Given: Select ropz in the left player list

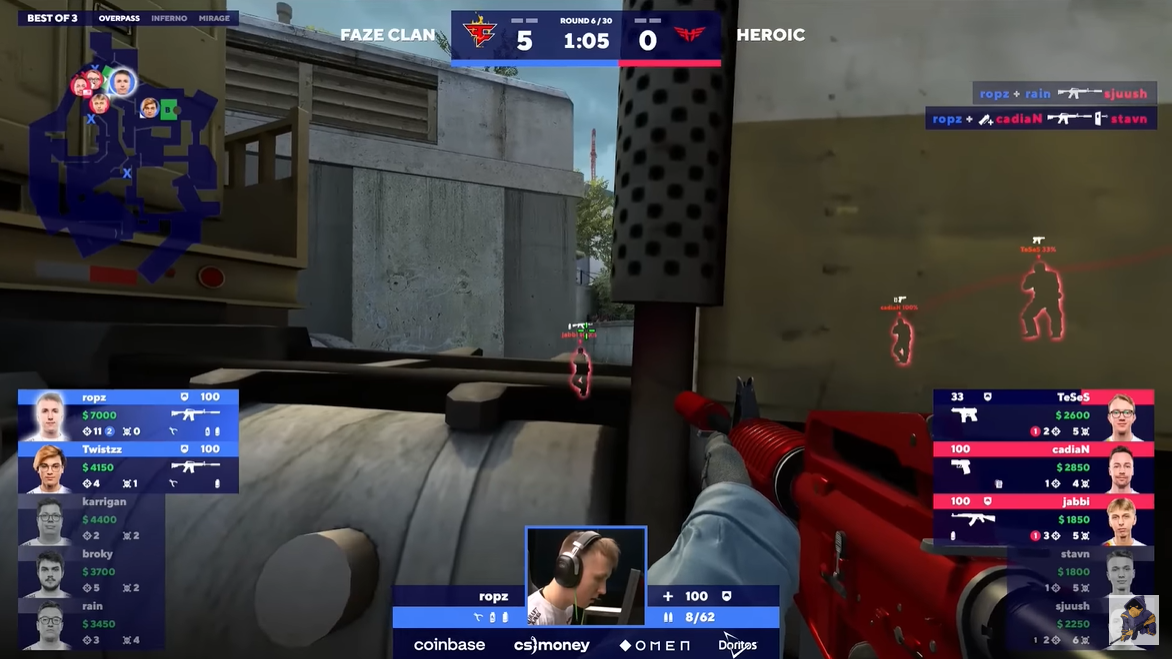Looking at the screenshot, I should click(128, 414).
